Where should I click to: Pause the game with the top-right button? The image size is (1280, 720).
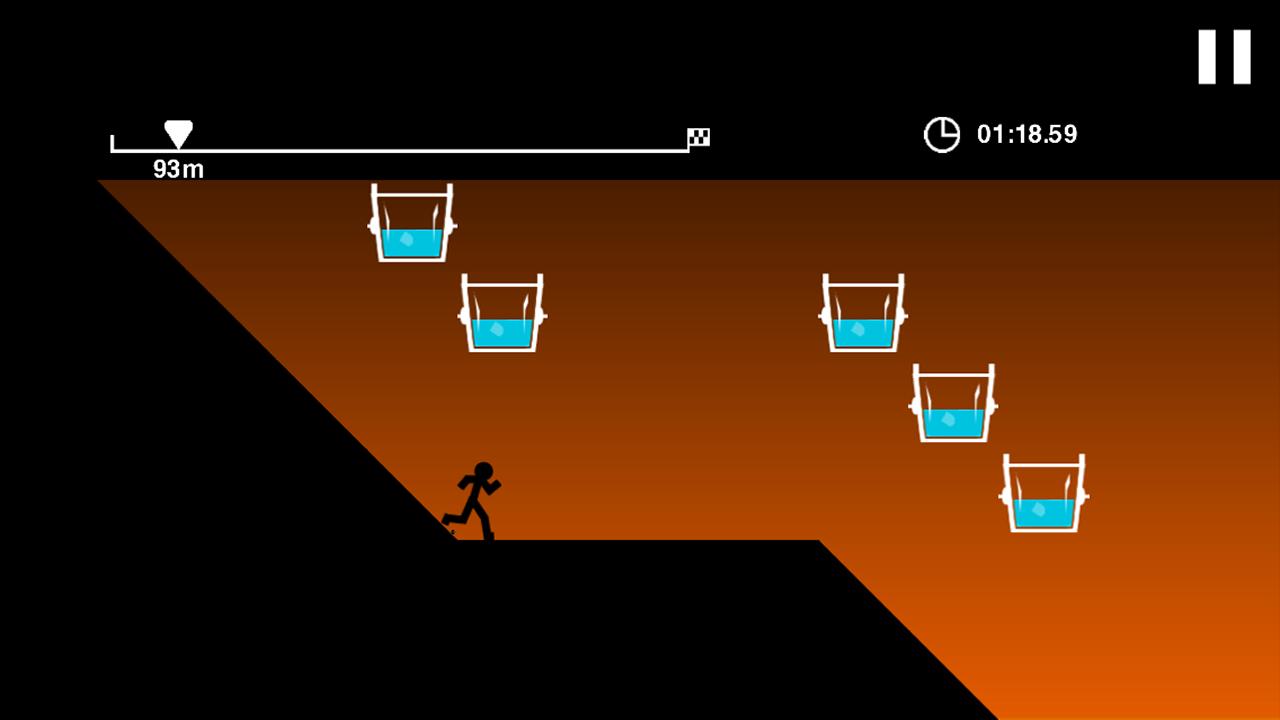point(1224,57)
